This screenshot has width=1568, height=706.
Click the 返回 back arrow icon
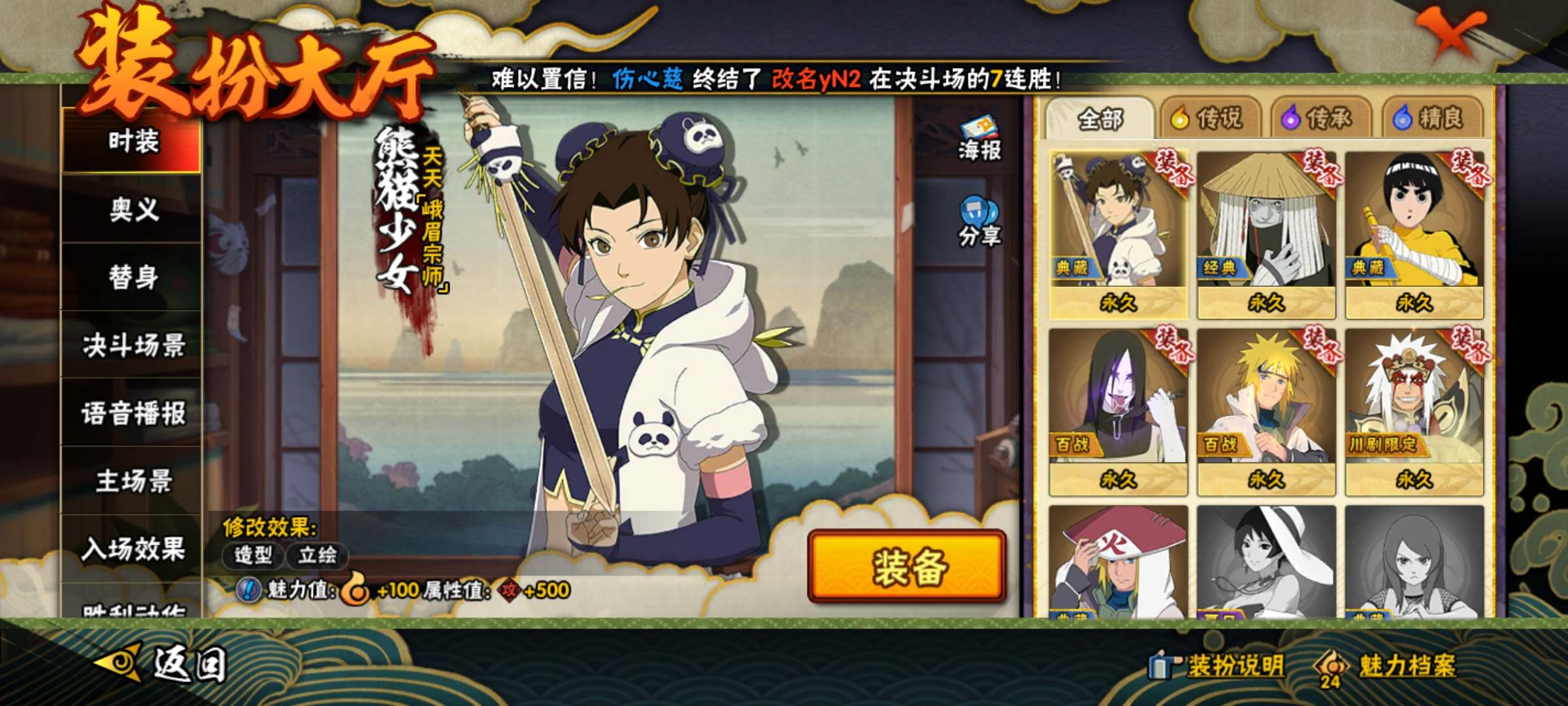point(118,662)
